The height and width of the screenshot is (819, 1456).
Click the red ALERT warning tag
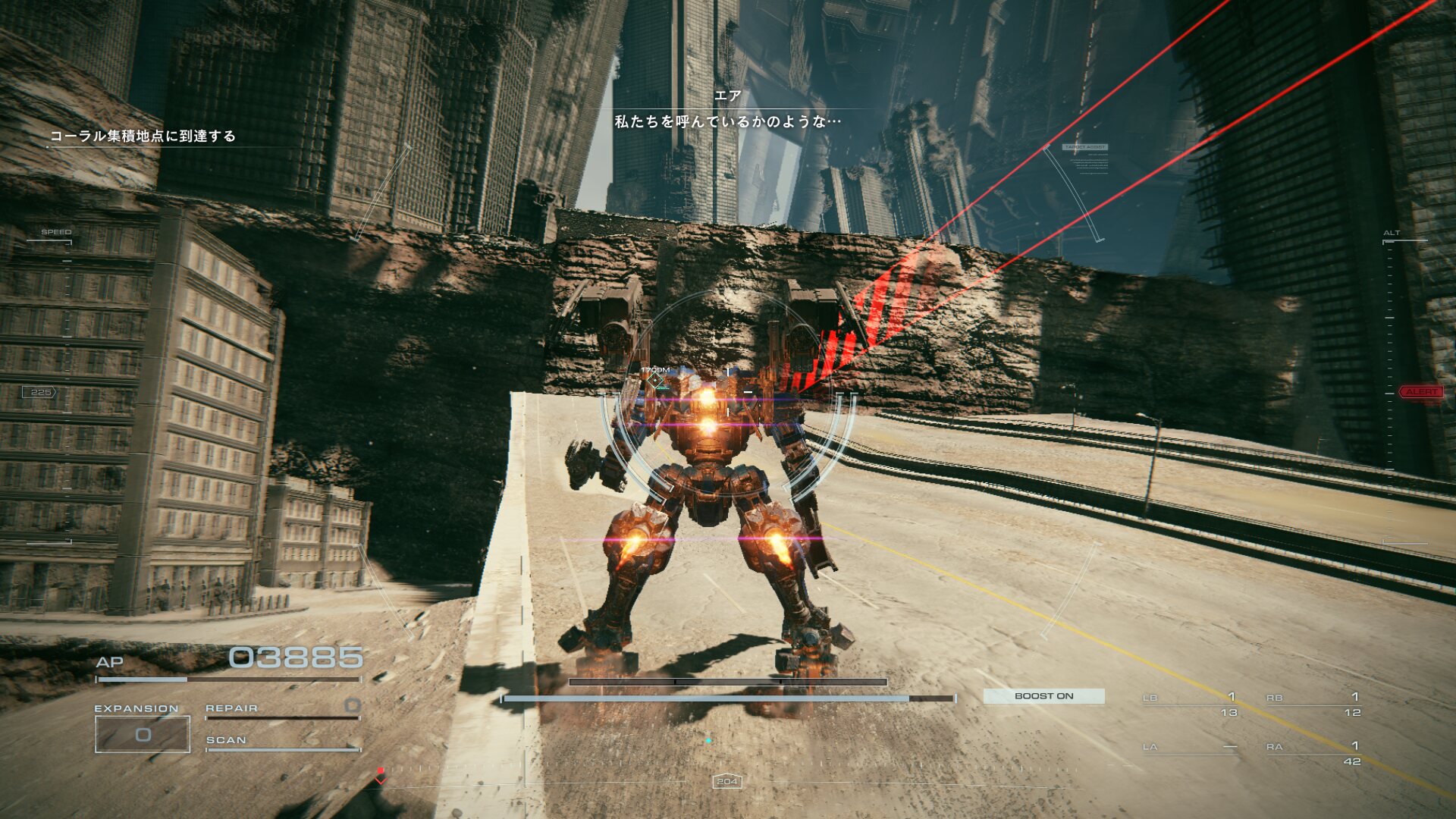tap(1420, 392)
